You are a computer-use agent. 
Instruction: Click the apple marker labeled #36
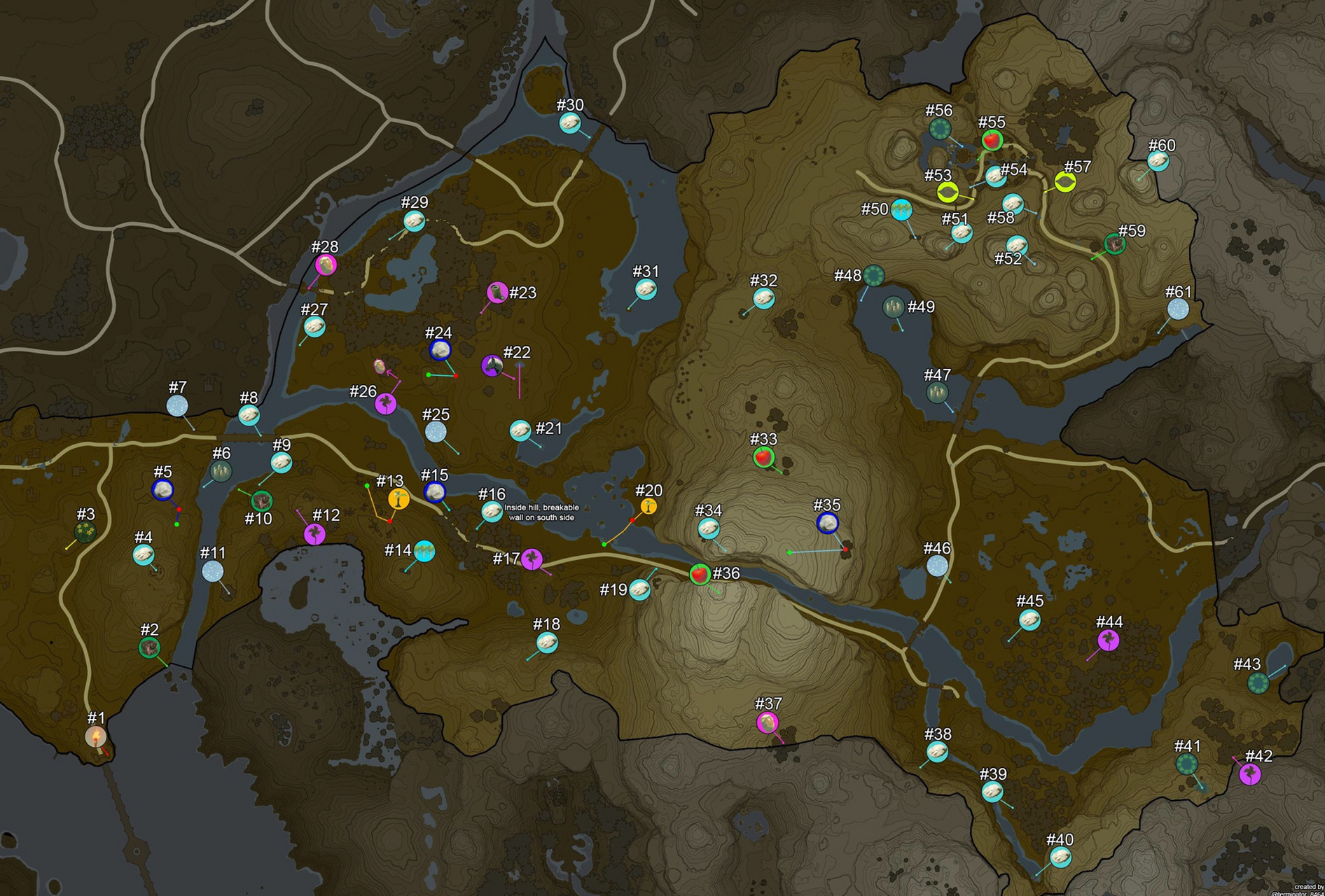(x=699, y=574)
